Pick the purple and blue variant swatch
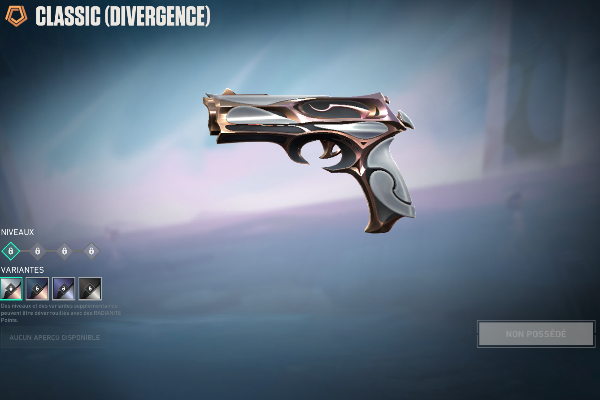 (x=64, y=288)
